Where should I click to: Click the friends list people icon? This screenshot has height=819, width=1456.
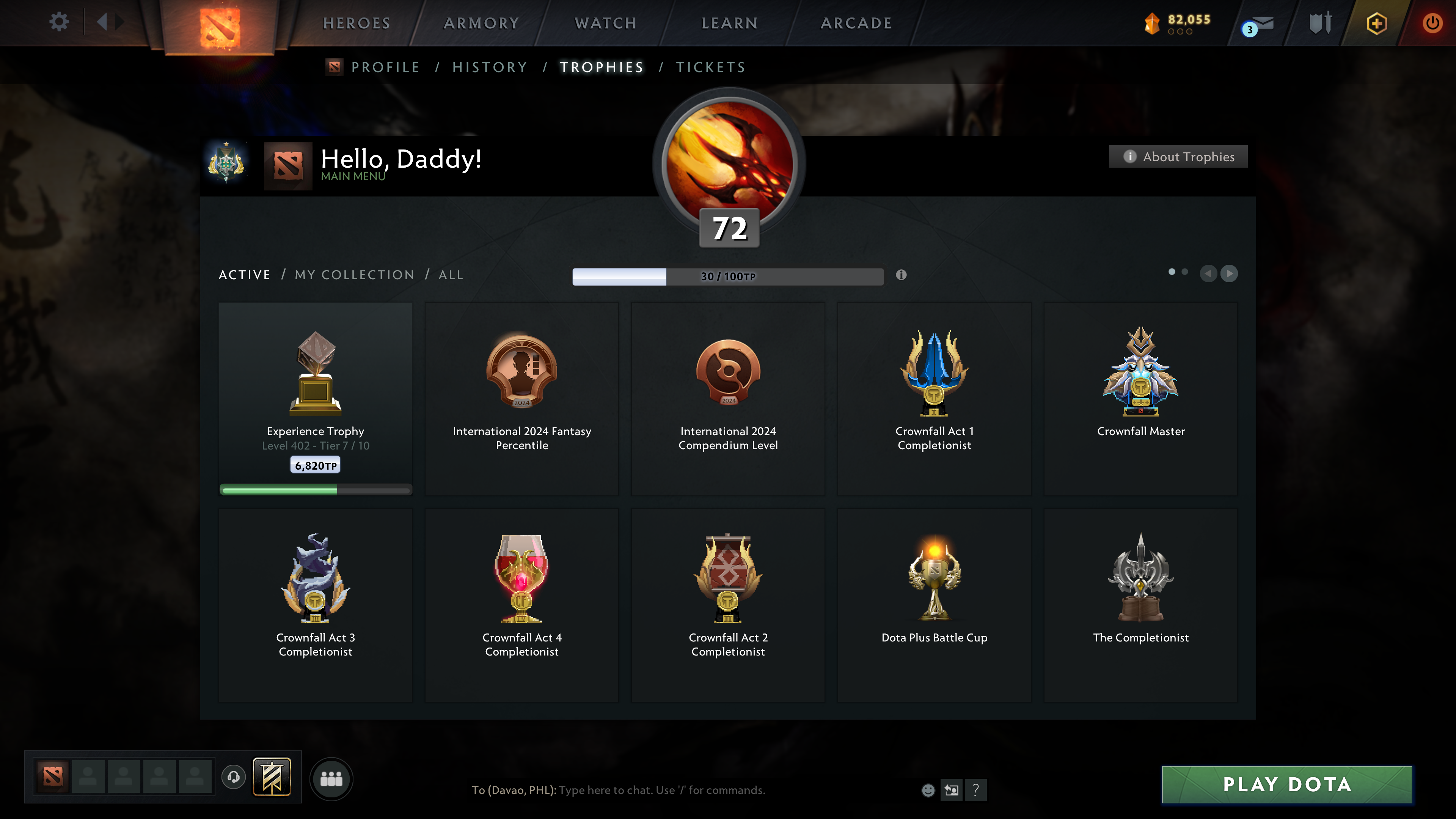point(332,778)
